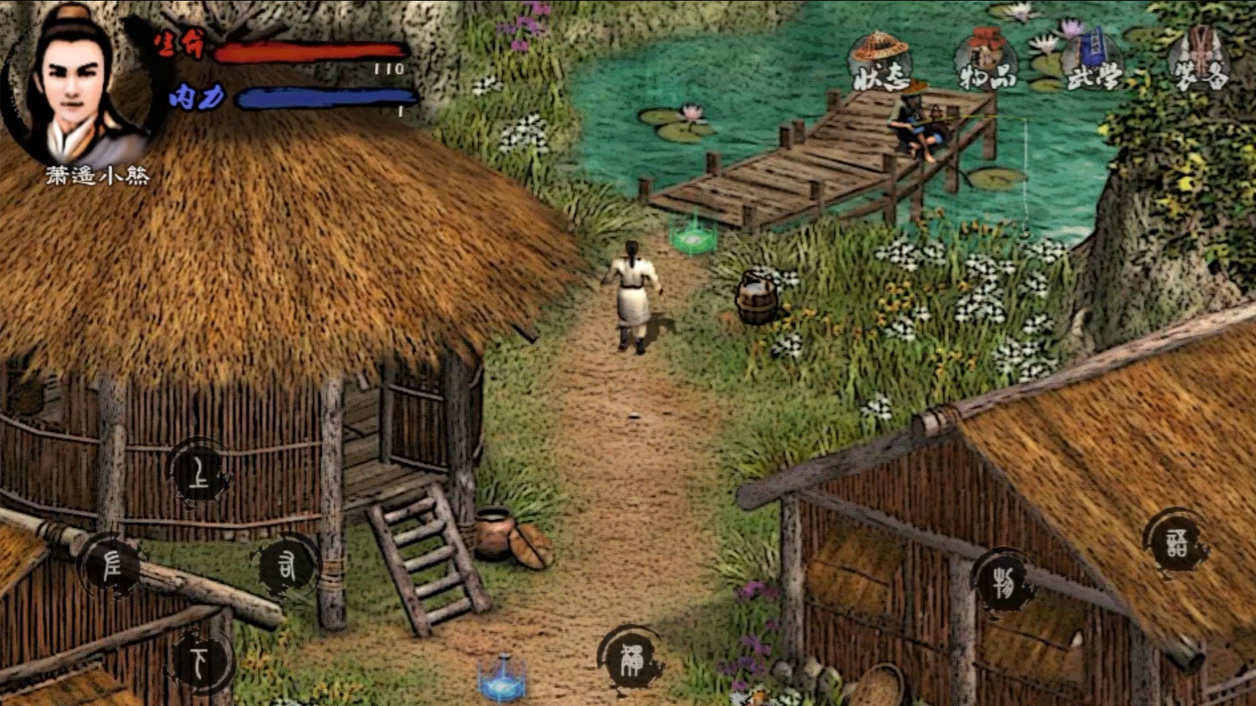Click the round seal button at bottom center
Image resolution: width=1256 pixels, height=706 pixels.
(x=631, y=657)
